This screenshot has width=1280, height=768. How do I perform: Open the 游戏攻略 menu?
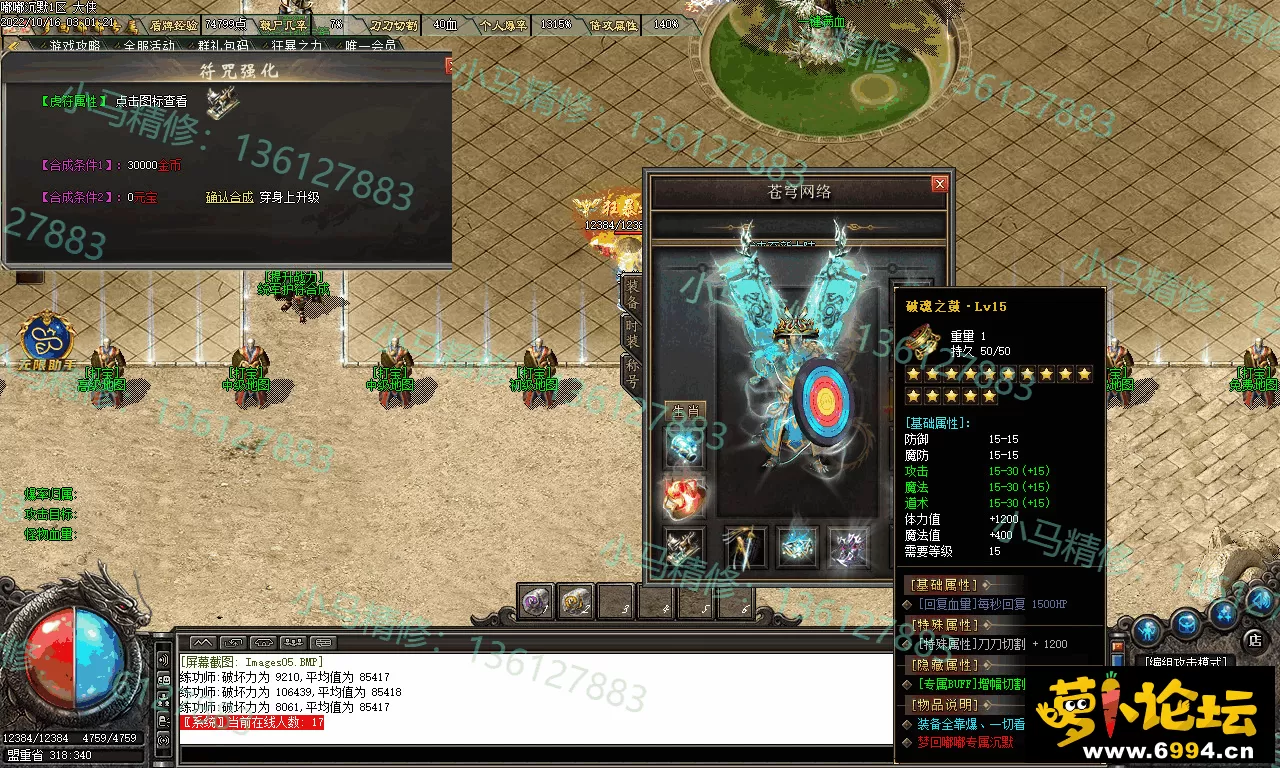pyautogui.click(x=75, y=45)
